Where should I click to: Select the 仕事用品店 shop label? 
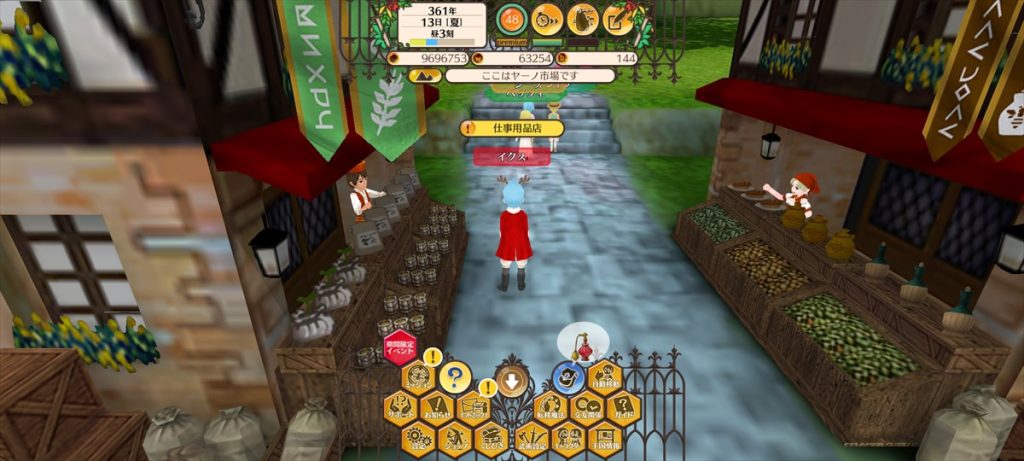pyautogui.click(x=512, y=128)
